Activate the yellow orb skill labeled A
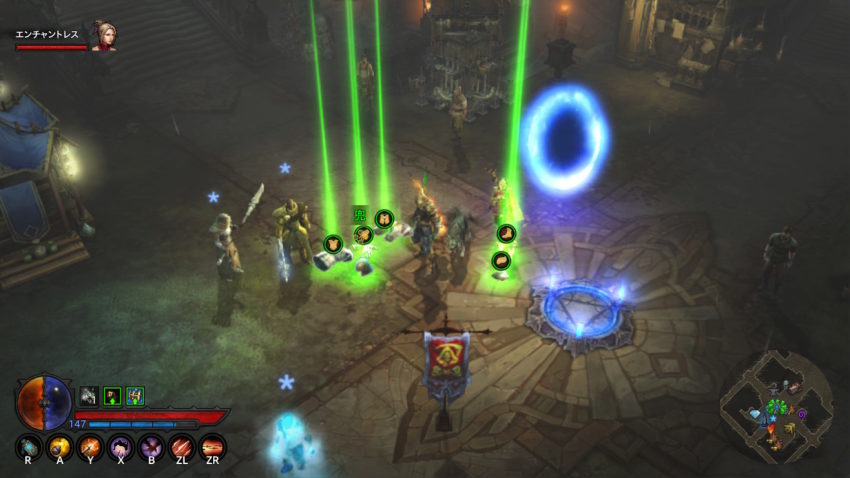Viewport: 850px width, 478px height. (60, 446)
